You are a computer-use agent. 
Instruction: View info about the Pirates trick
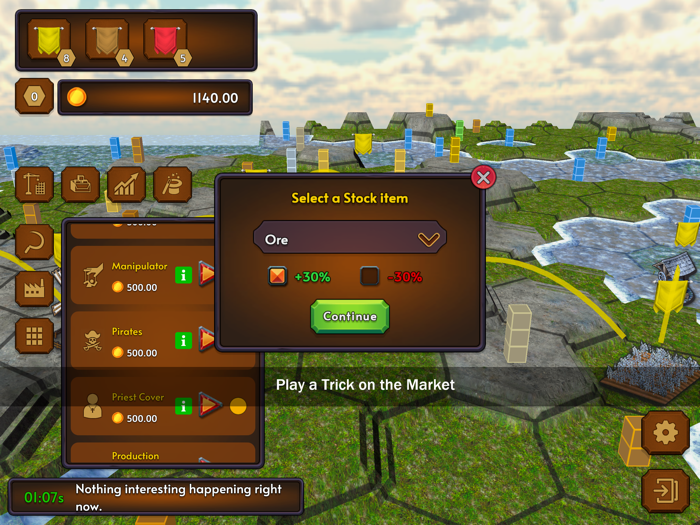[x=183, y=340]
